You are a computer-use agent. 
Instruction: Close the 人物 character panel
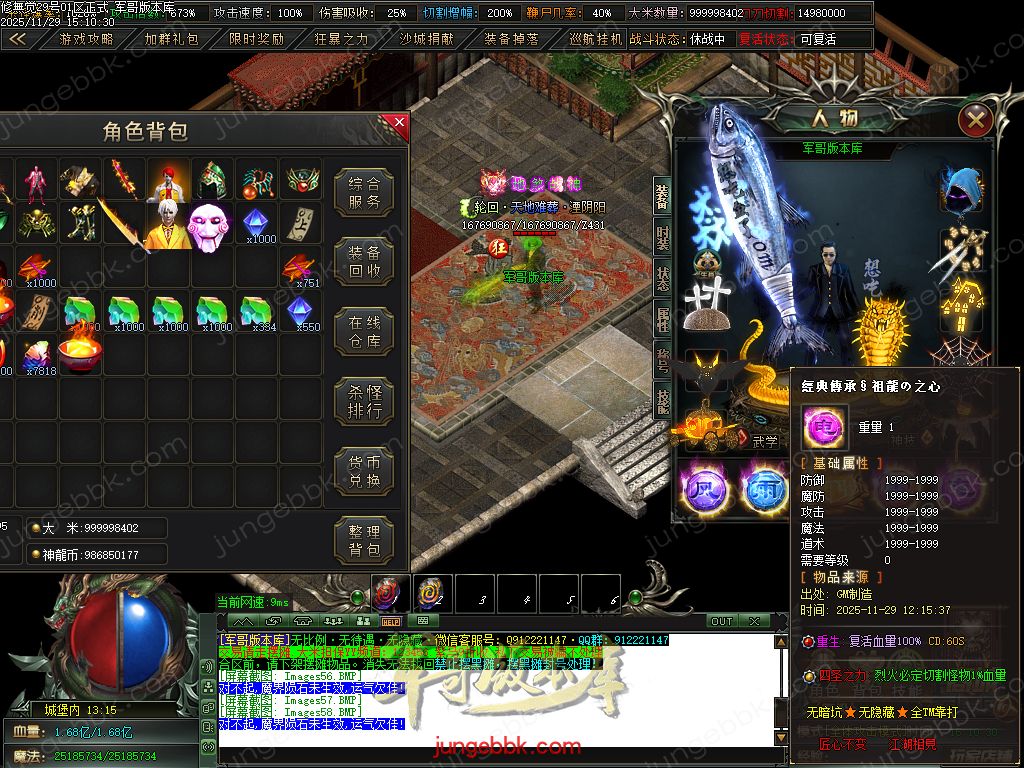tap(975, 121)
